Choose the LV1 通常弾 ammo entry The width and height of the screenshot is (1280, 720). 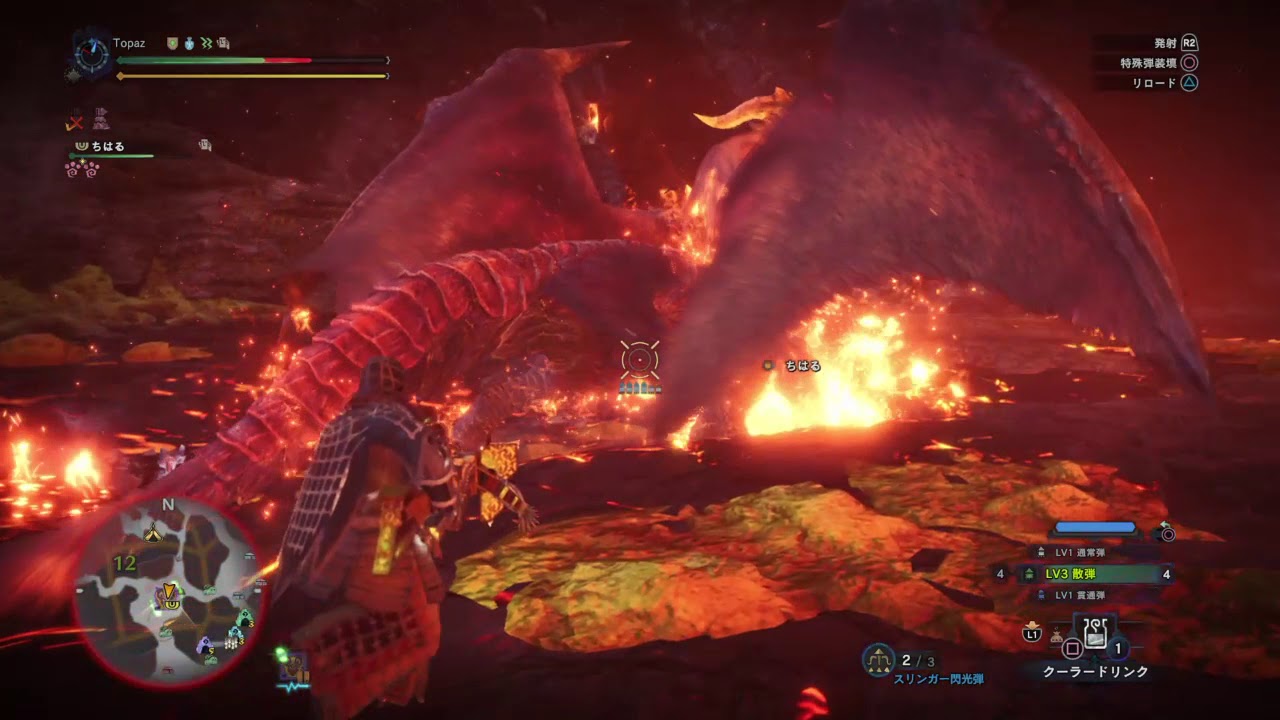tap(1080, 552)
